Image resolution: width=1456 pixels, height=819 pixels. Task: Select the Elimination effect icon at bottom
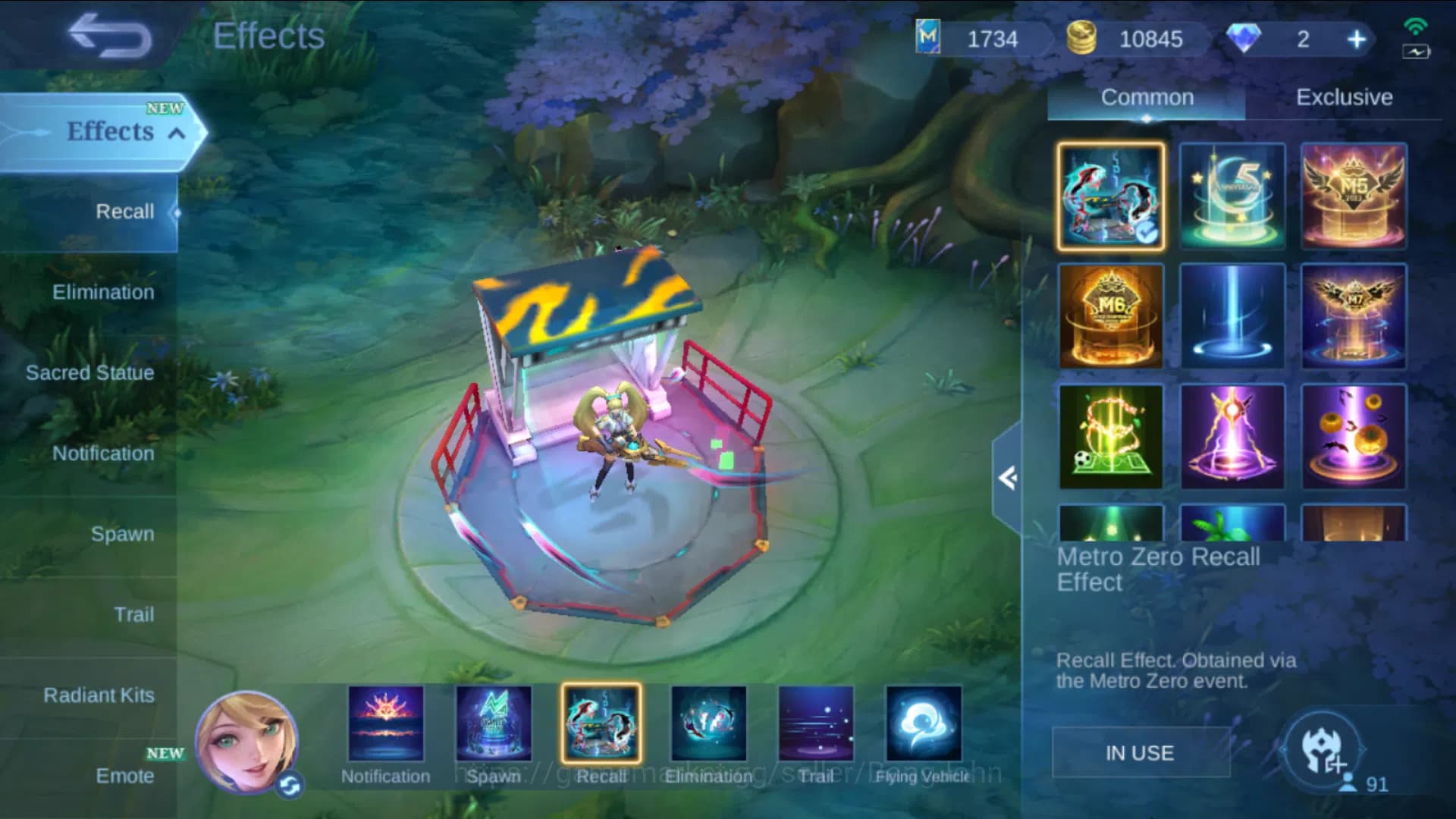click(x=707, y=724)
